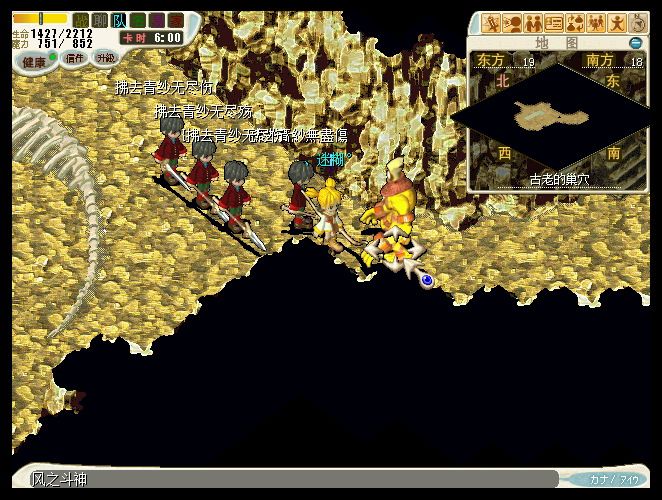Open the 信件 mail button
The width and height of the screenshot is (662, 500).
[x=75, y=58]
